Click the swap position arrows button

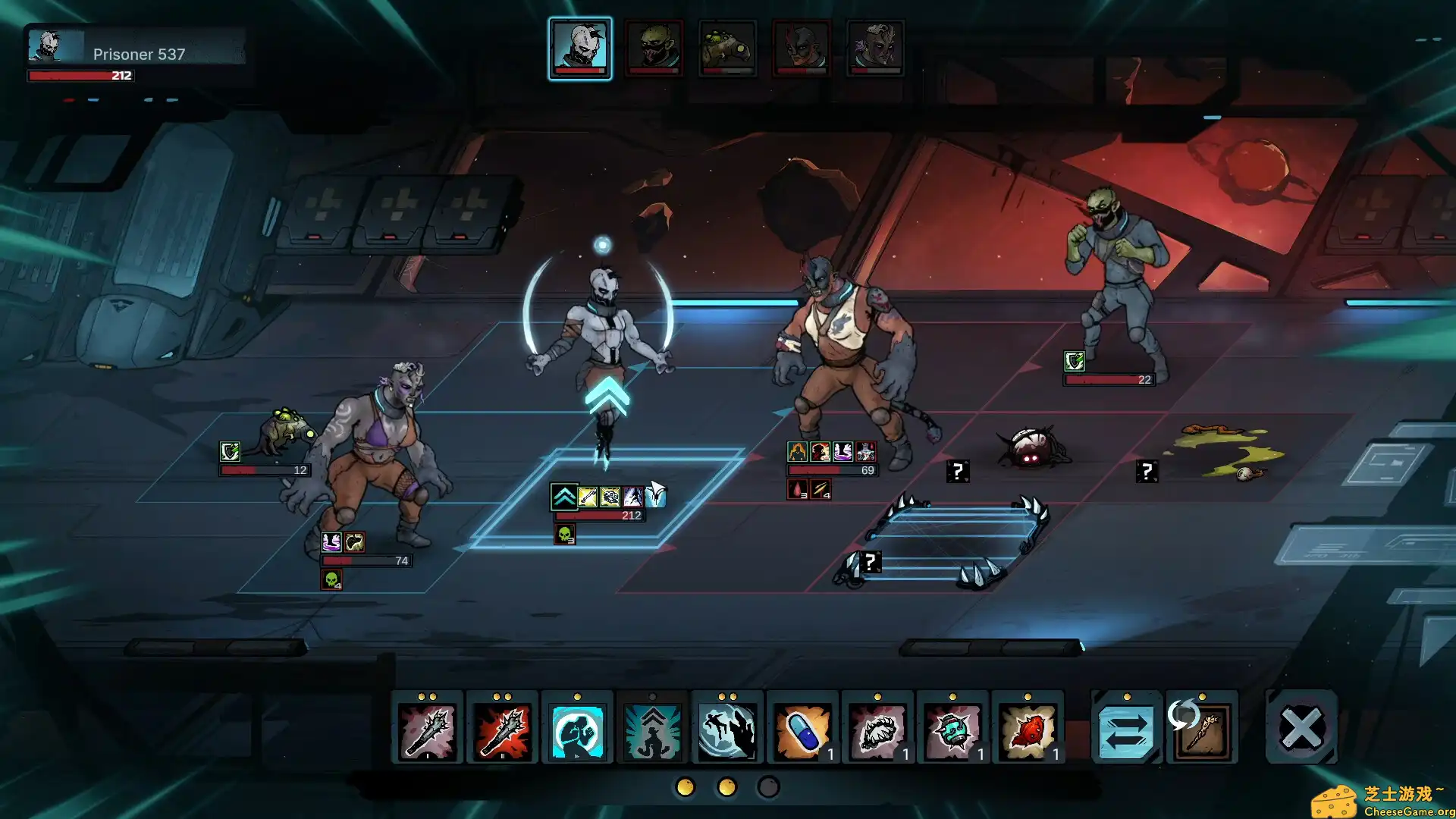pyautogui.click(x=1126, y=730)
